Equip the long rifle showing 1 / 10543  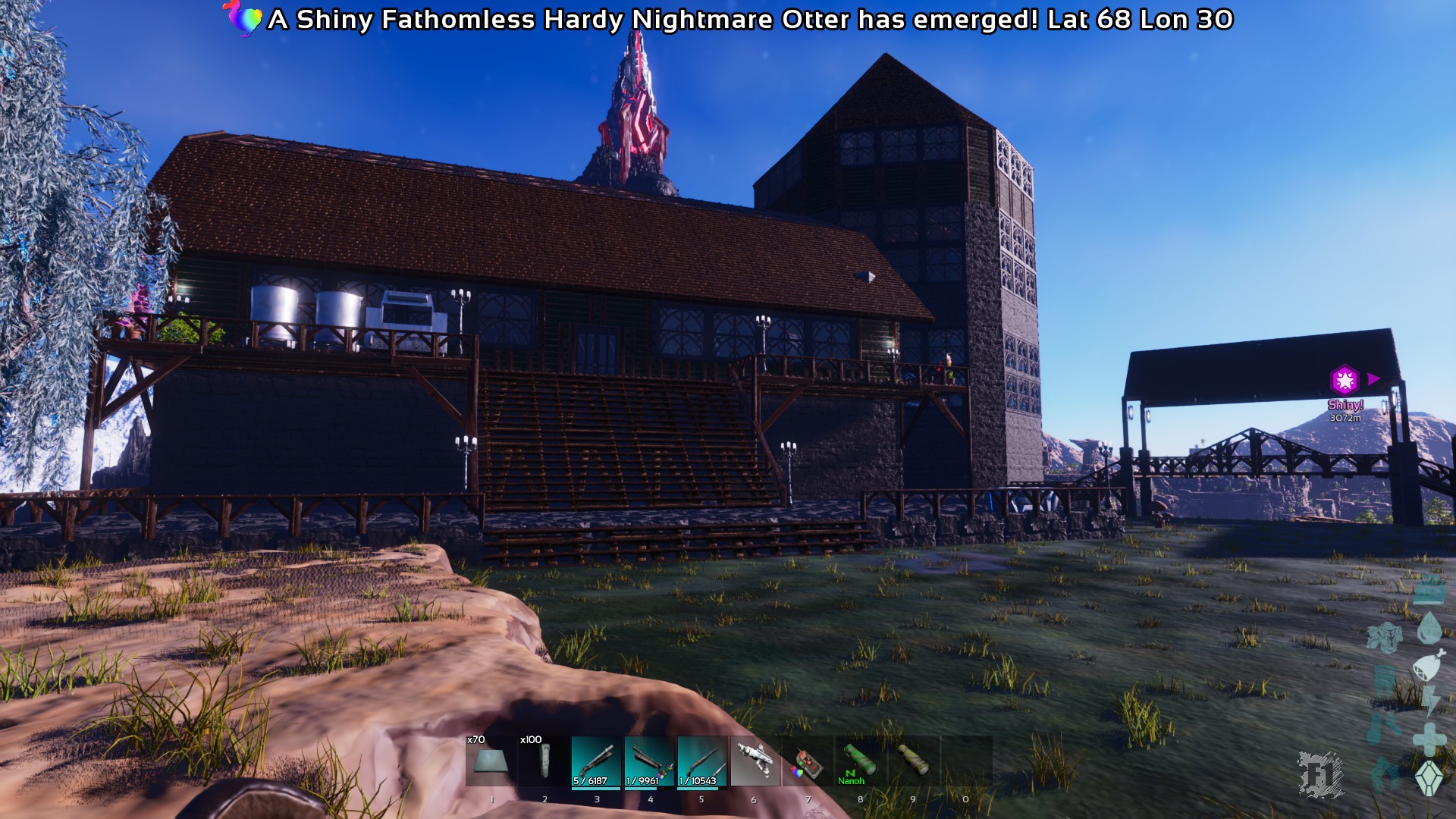point(702,761)
